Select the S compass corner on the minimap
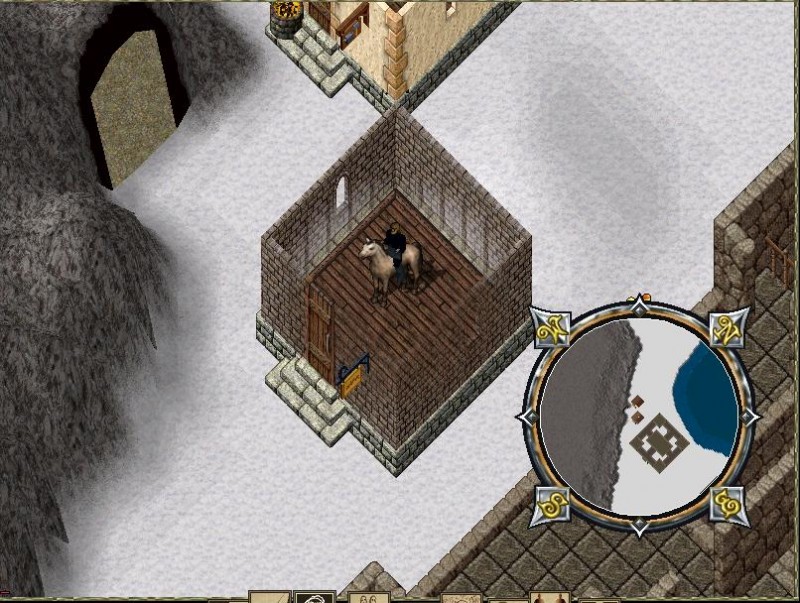The width and height of the screenshot is (800, 603). (x=551, y=504)
